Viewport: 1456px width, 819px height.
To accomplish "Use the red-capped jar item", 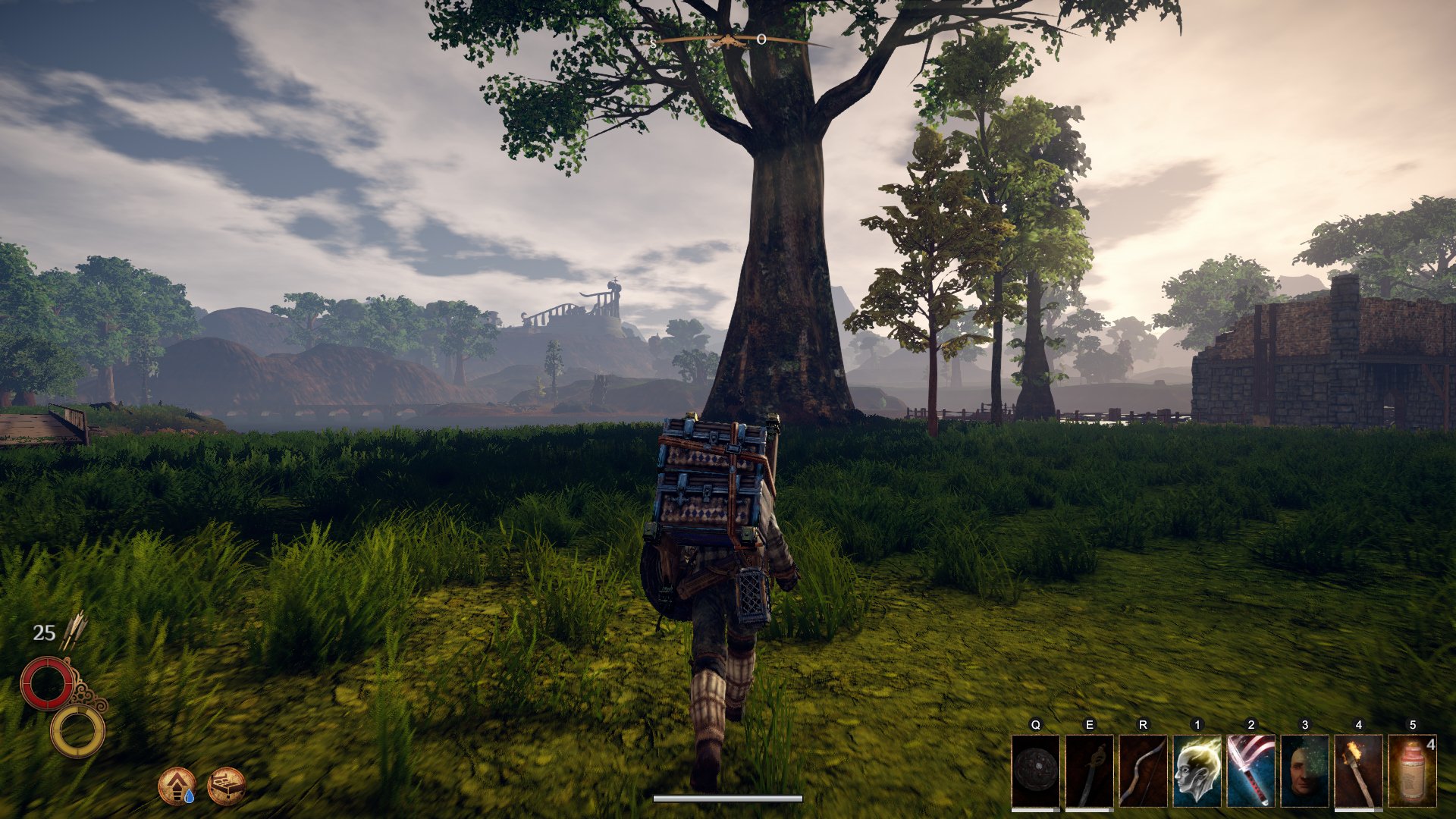I will 1412,770.
